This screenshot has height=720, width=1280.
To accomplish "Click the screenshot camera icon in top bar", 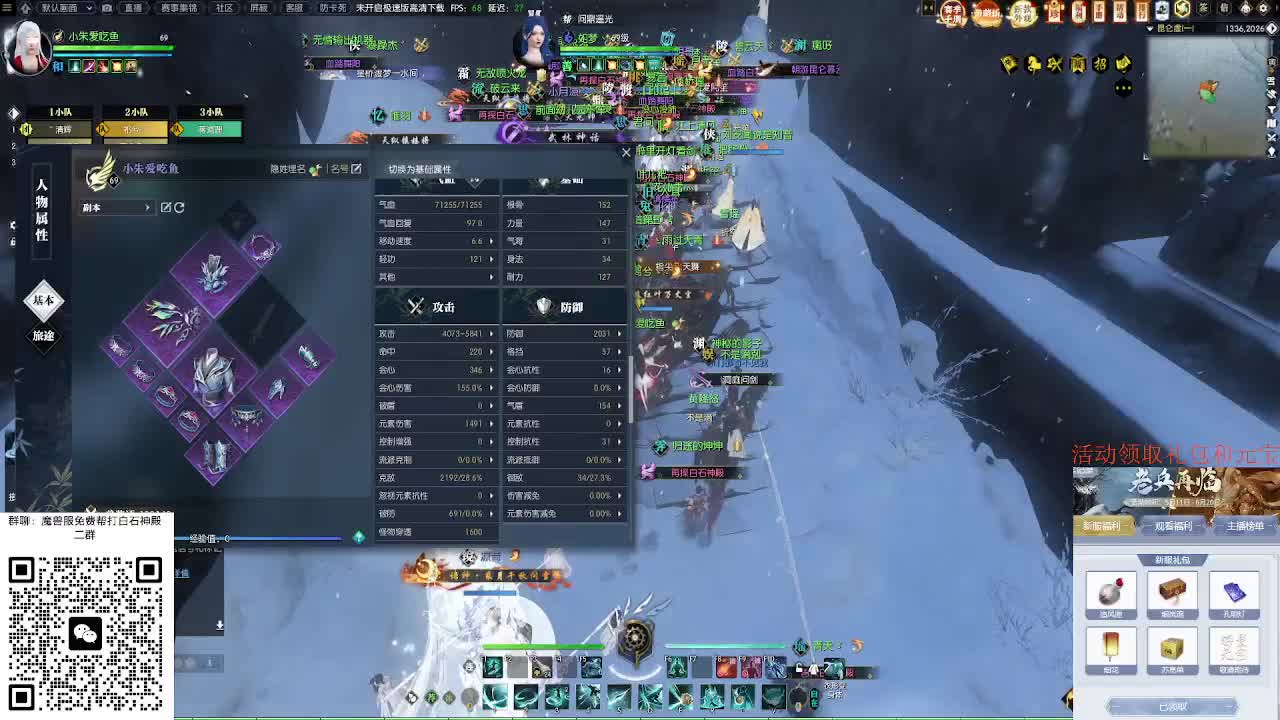I will click(x=106, y=9).
